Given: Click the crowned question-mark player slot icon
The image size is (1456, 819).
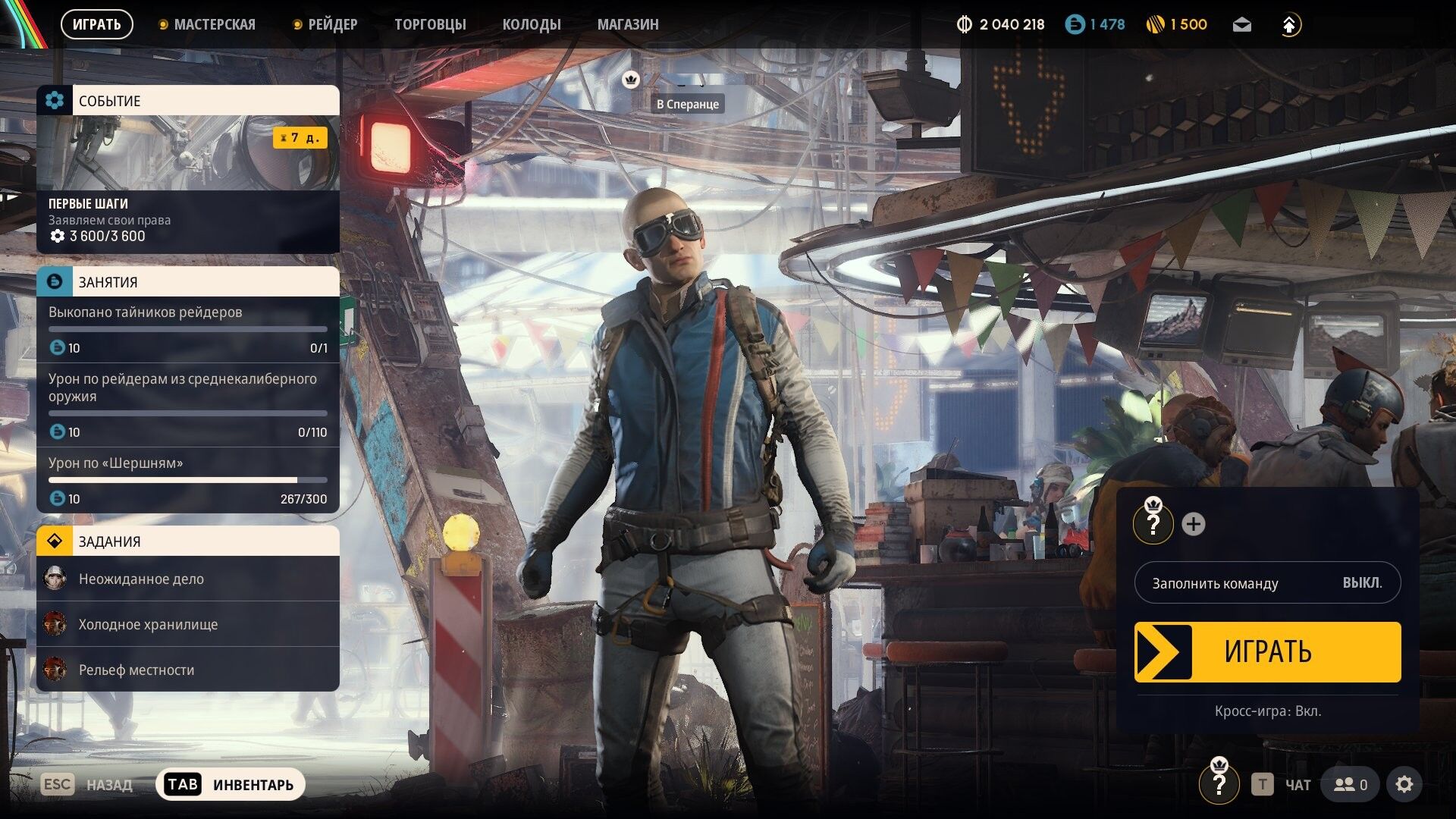Looking at the screenshot, I should point(1153,523).
